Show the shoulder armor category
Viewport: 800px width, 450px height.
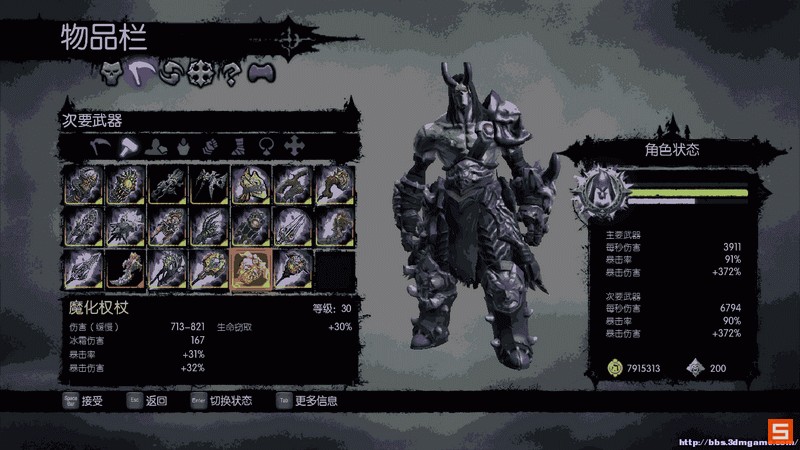point(155,146)
